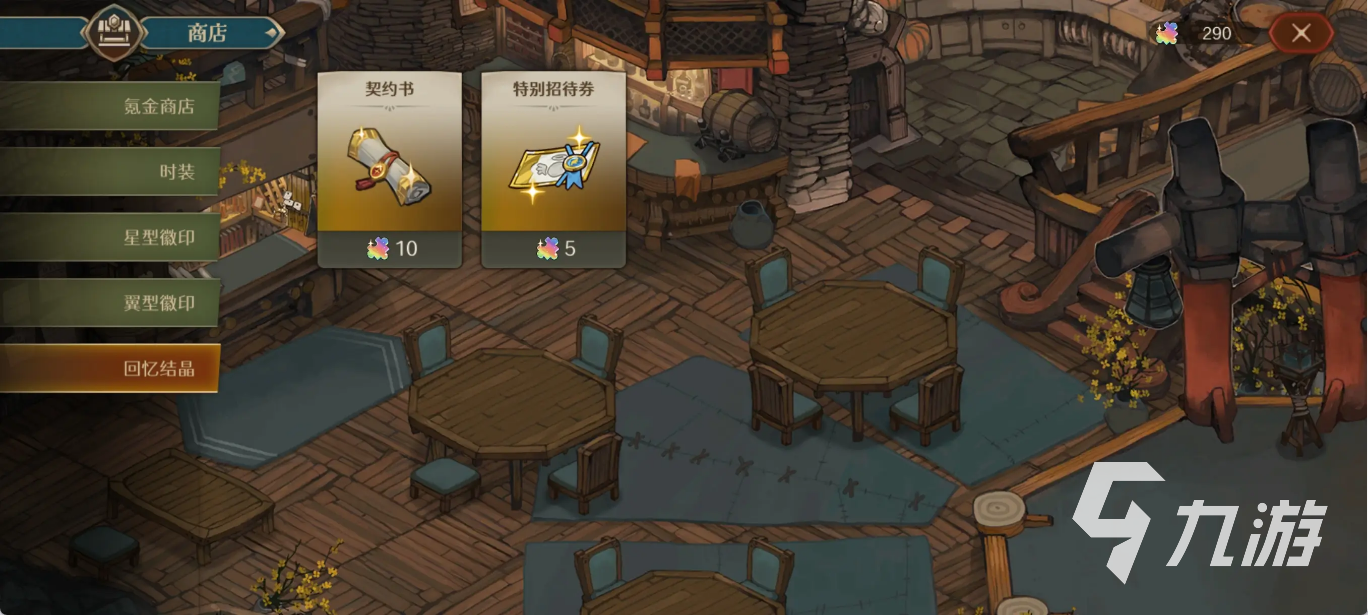
Task: Click the 商店 shop header emblem
Action: pyautogui.click(x=112, y=32)
